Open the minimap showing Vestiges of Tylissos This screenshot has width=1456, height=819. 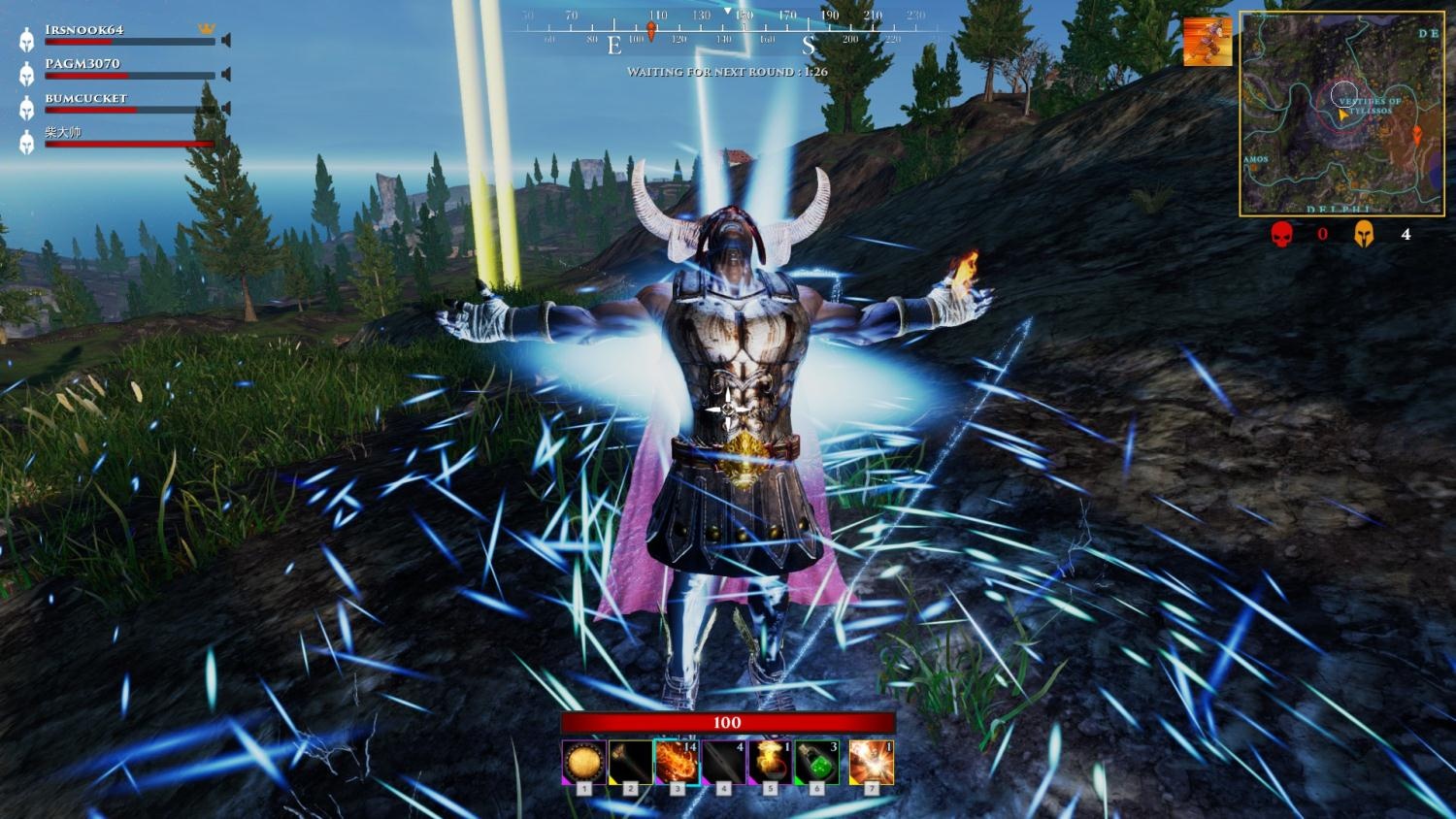pos(1341,114)
